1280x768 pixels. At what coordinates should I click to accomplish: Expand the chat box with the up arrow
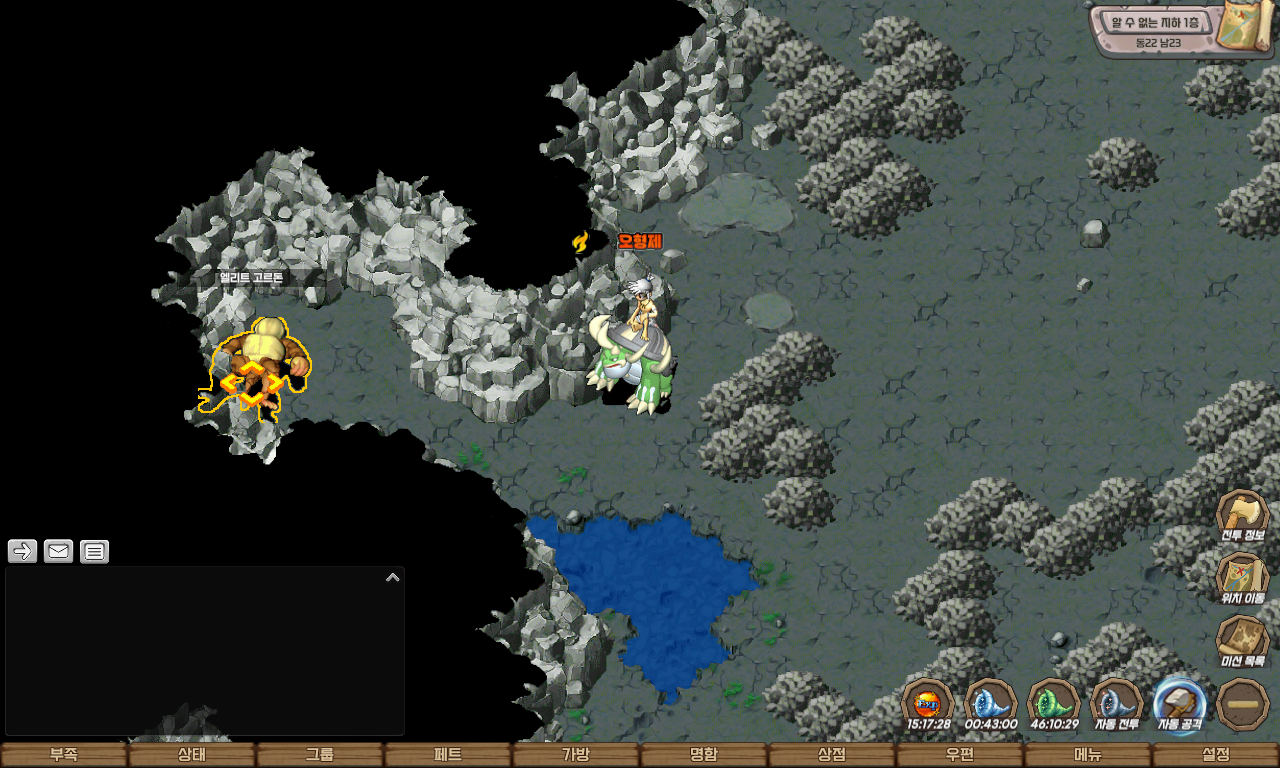(x=393, y=577)
